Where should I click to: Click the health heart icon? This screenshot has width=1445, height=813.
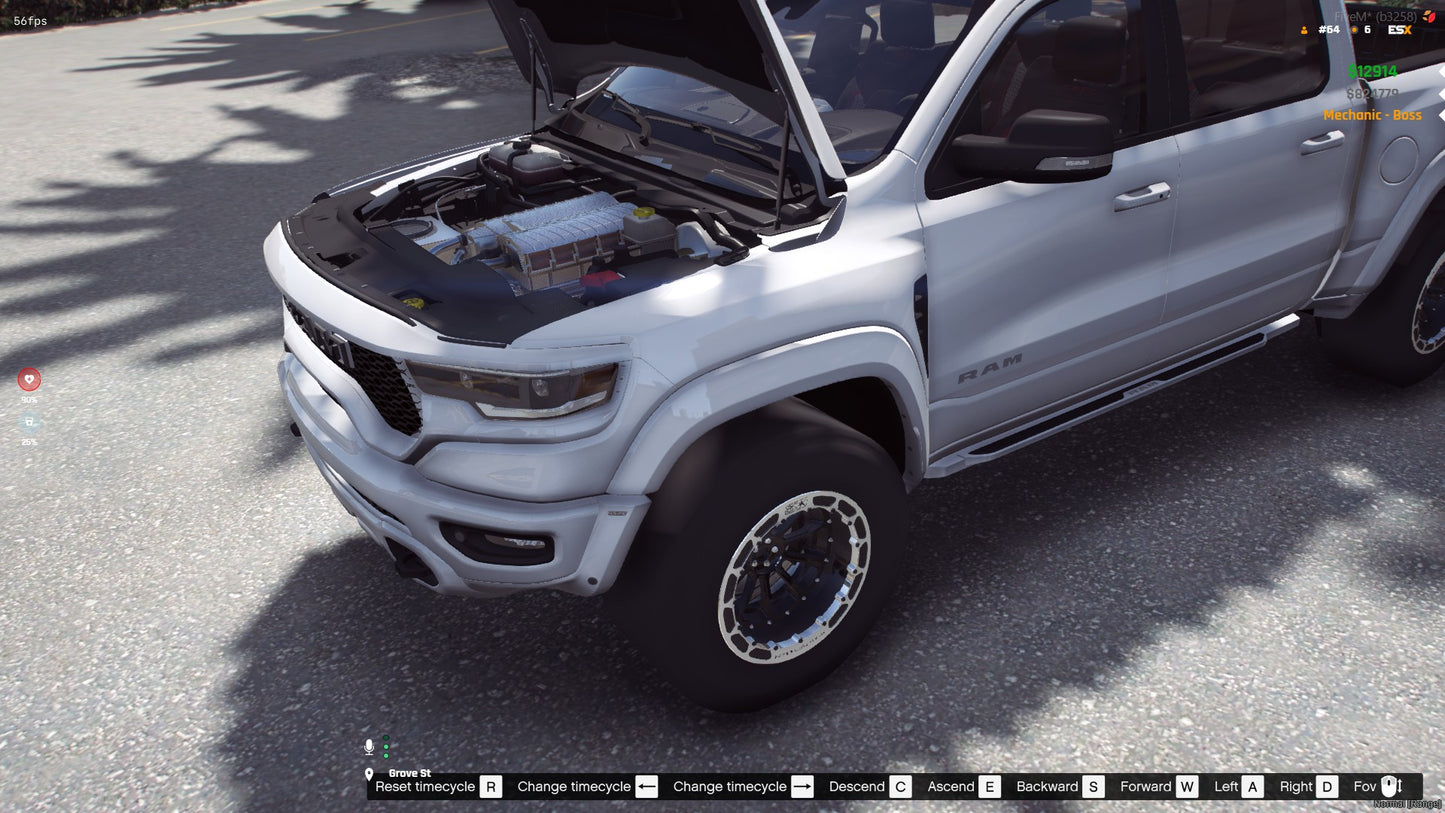[x=29, y=379]
